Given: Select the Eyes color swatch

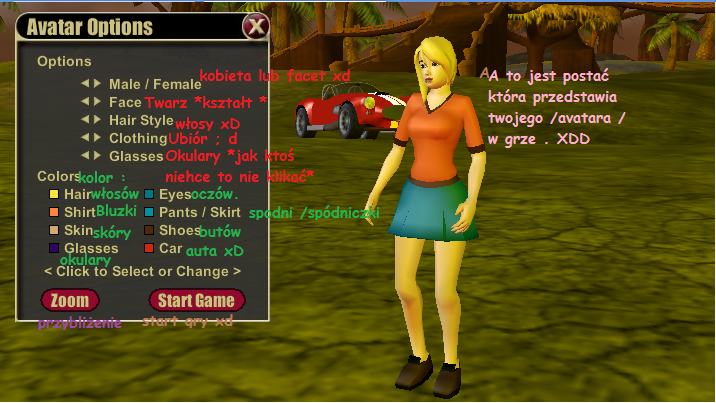Looking at the screenshot, I should (149, 194).
